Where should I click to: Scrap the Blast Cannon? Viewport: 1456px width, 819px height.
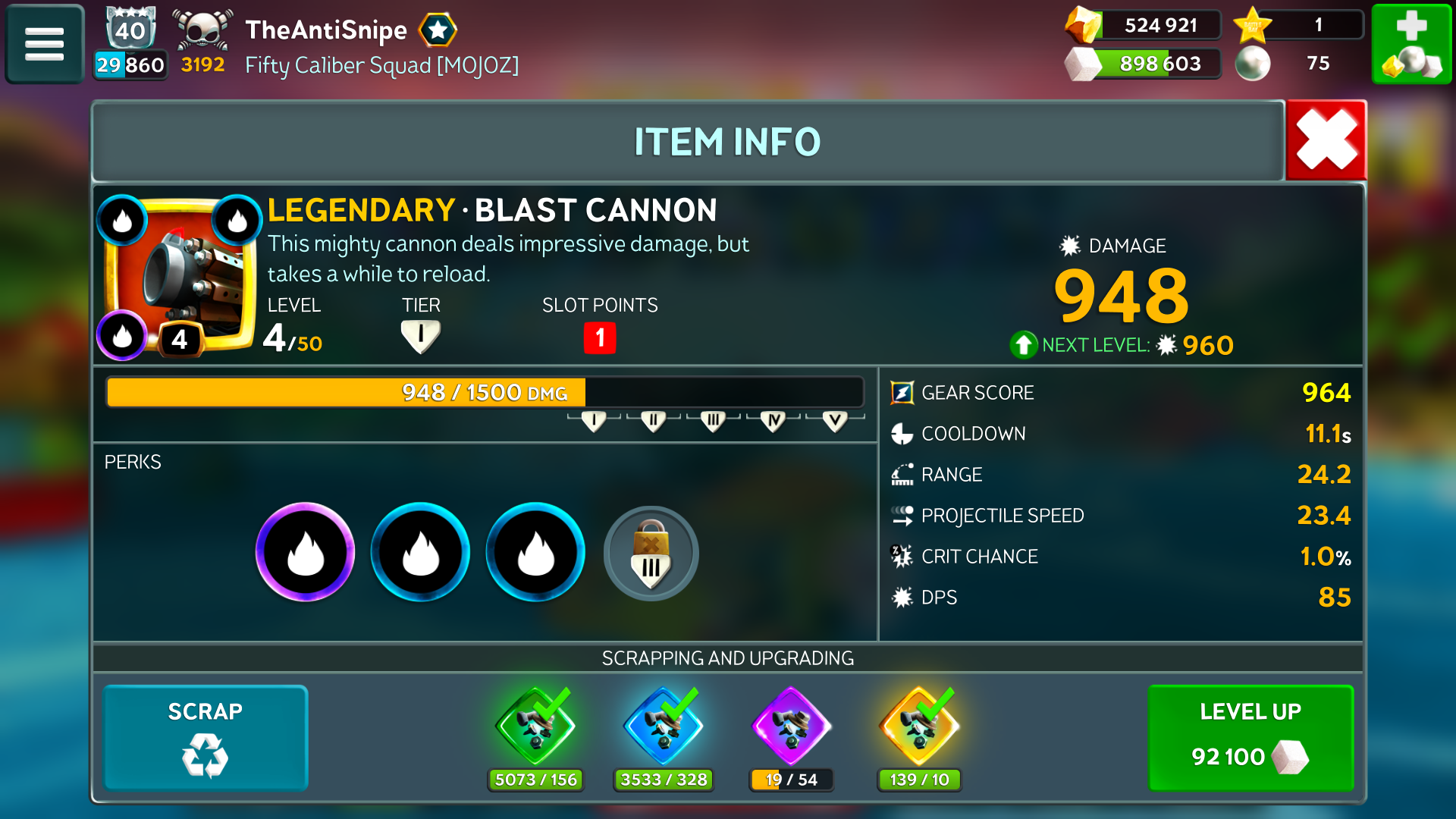click(206, 738)
